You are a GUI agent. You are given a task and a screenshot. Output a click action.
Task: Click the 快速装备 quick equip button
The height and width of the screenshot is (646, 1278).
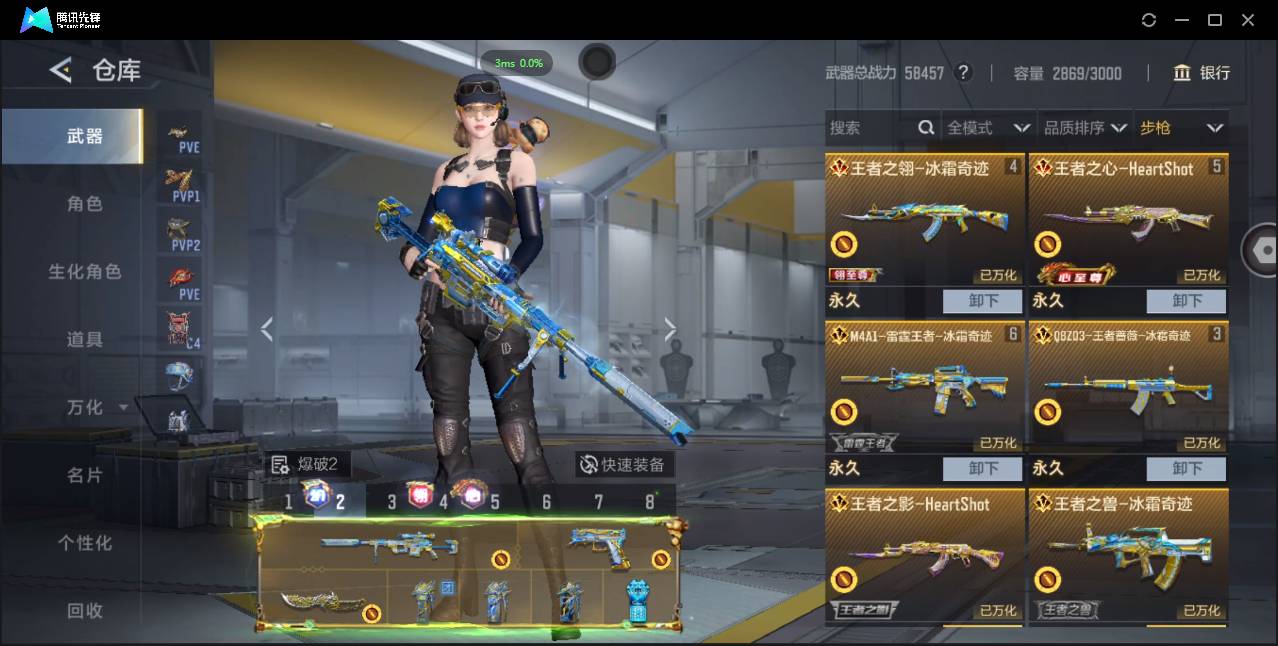tap(622, 464)
